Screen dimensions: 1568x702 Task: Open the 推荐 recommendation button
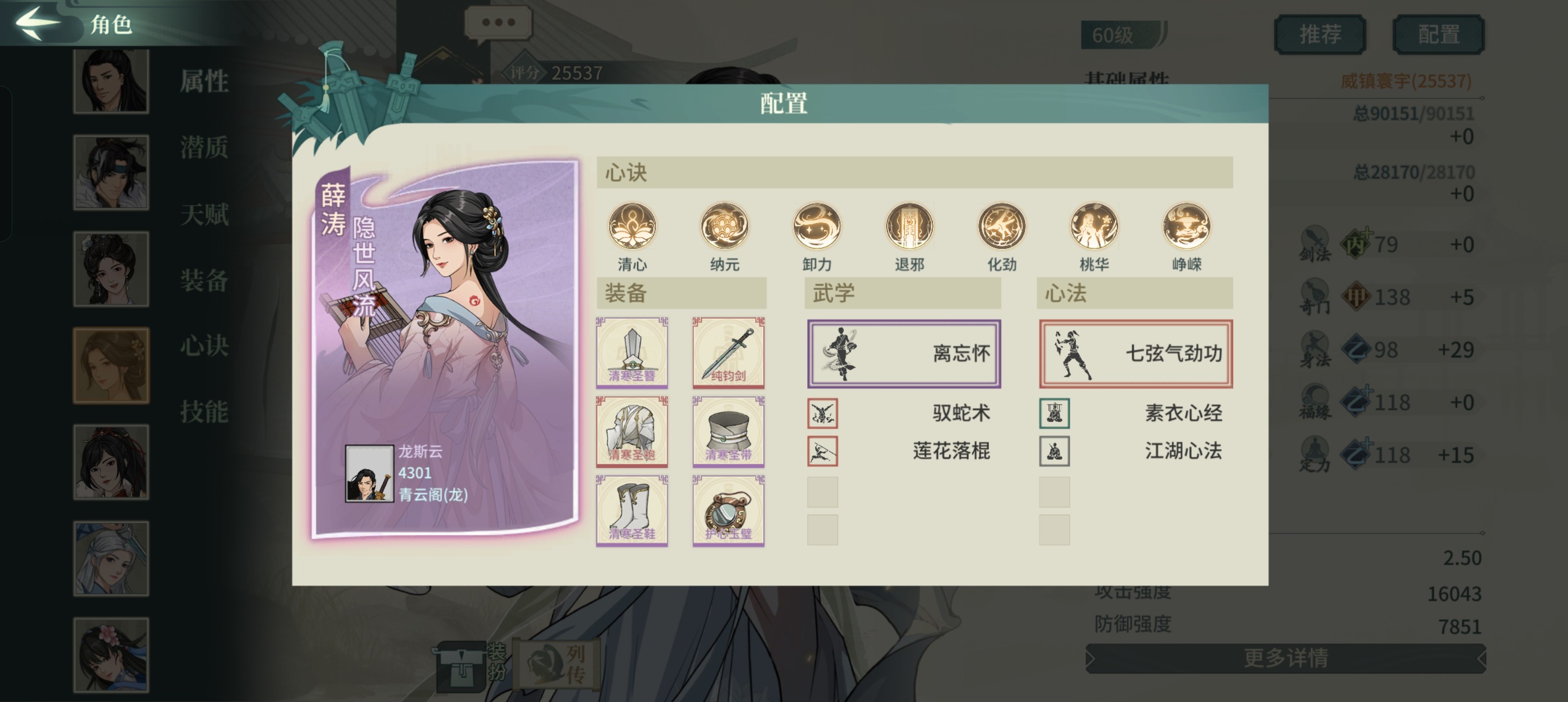1319,35
